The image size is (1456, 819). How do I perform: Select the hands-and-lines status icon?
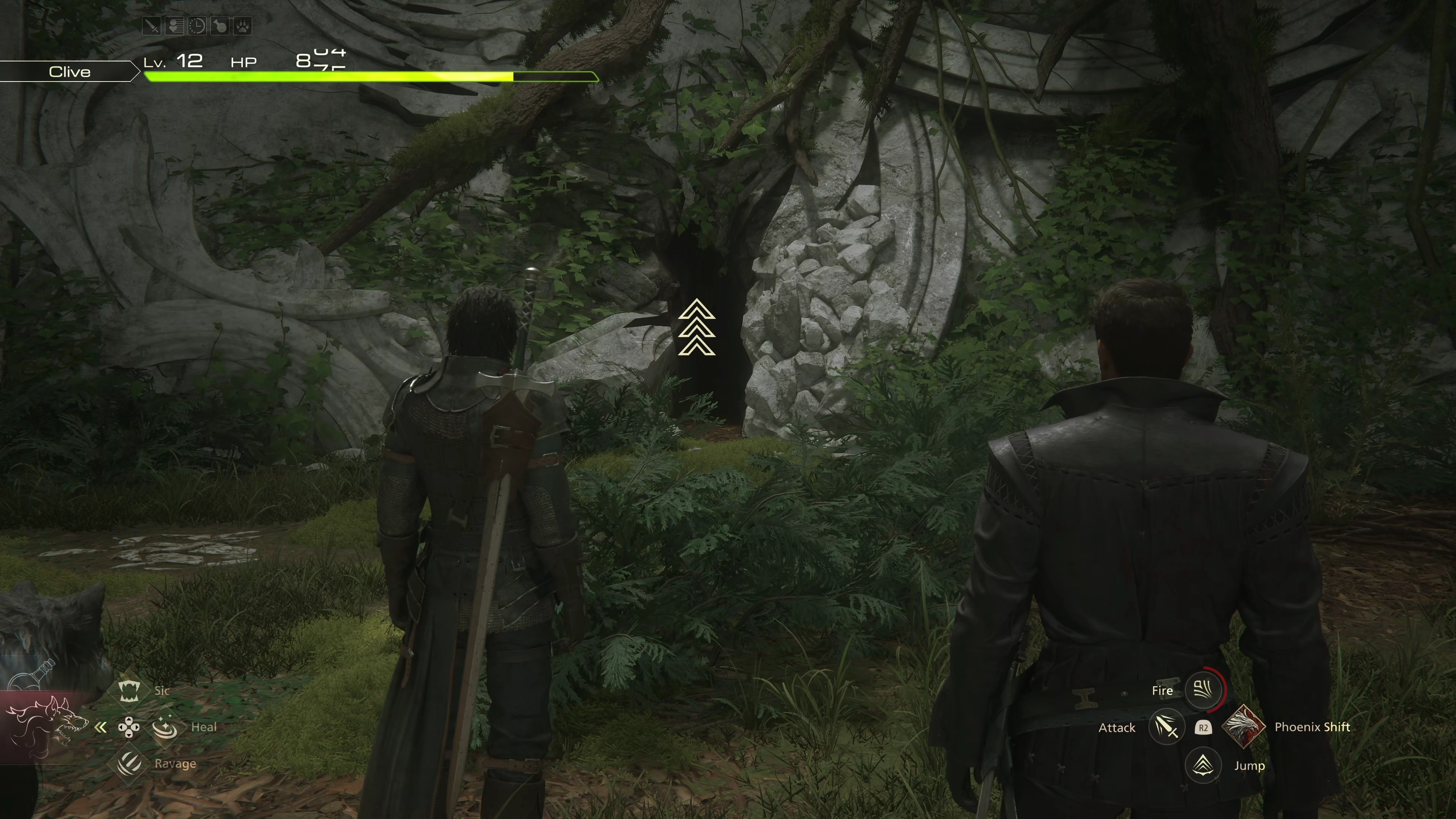(x=174, y=26)
